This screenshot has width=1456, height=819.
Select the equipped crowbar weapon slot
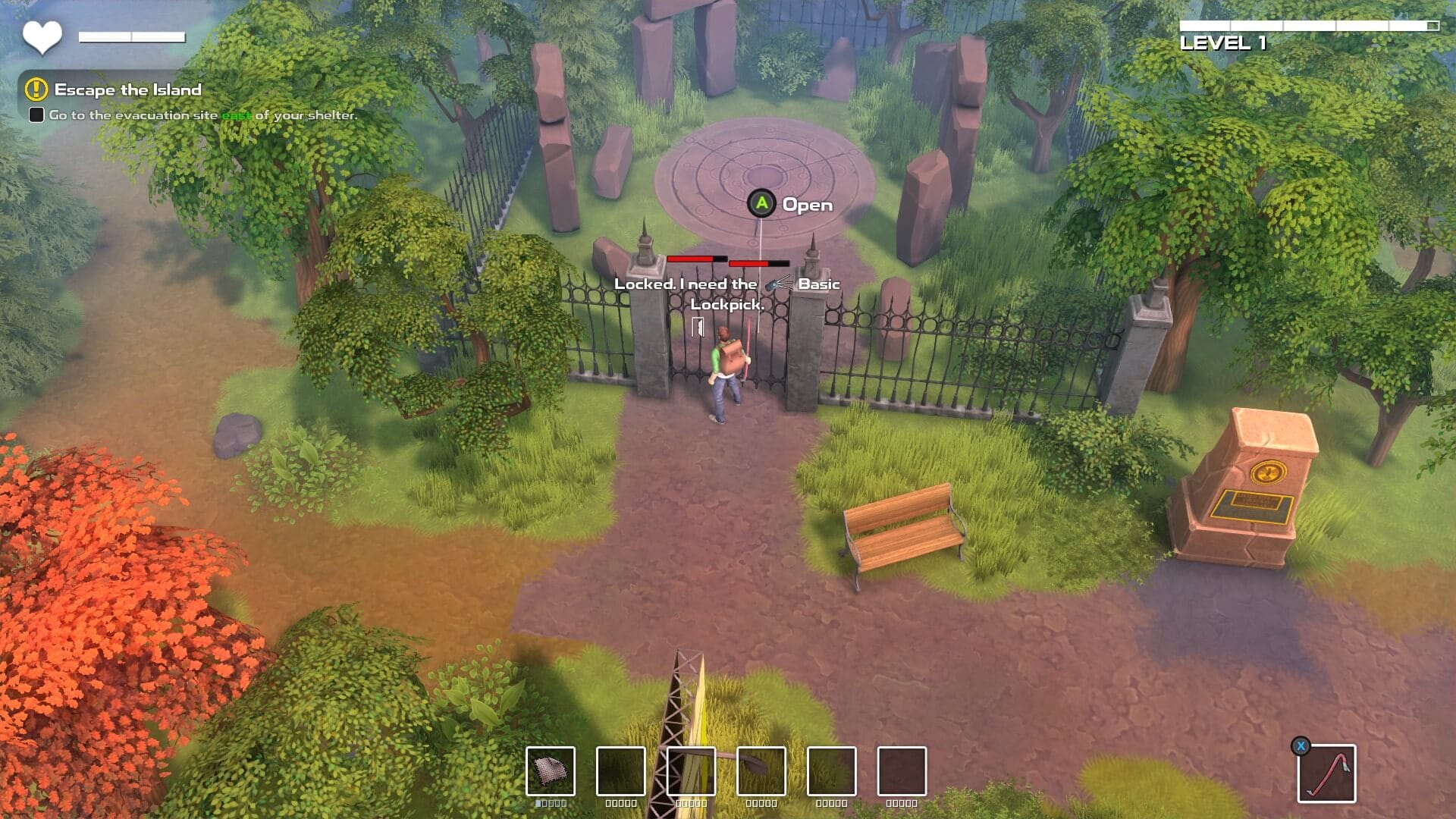click(x=1326, y=773)
